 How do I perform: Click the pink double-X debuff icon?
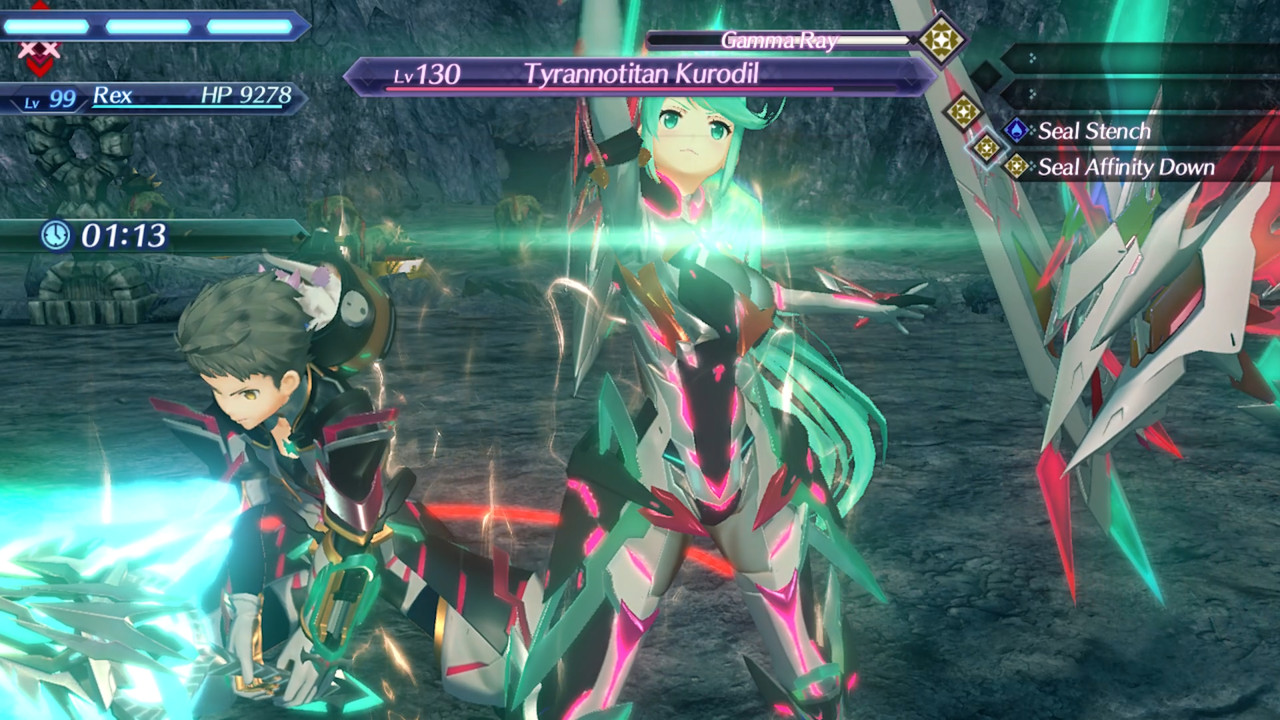[37, 48]
